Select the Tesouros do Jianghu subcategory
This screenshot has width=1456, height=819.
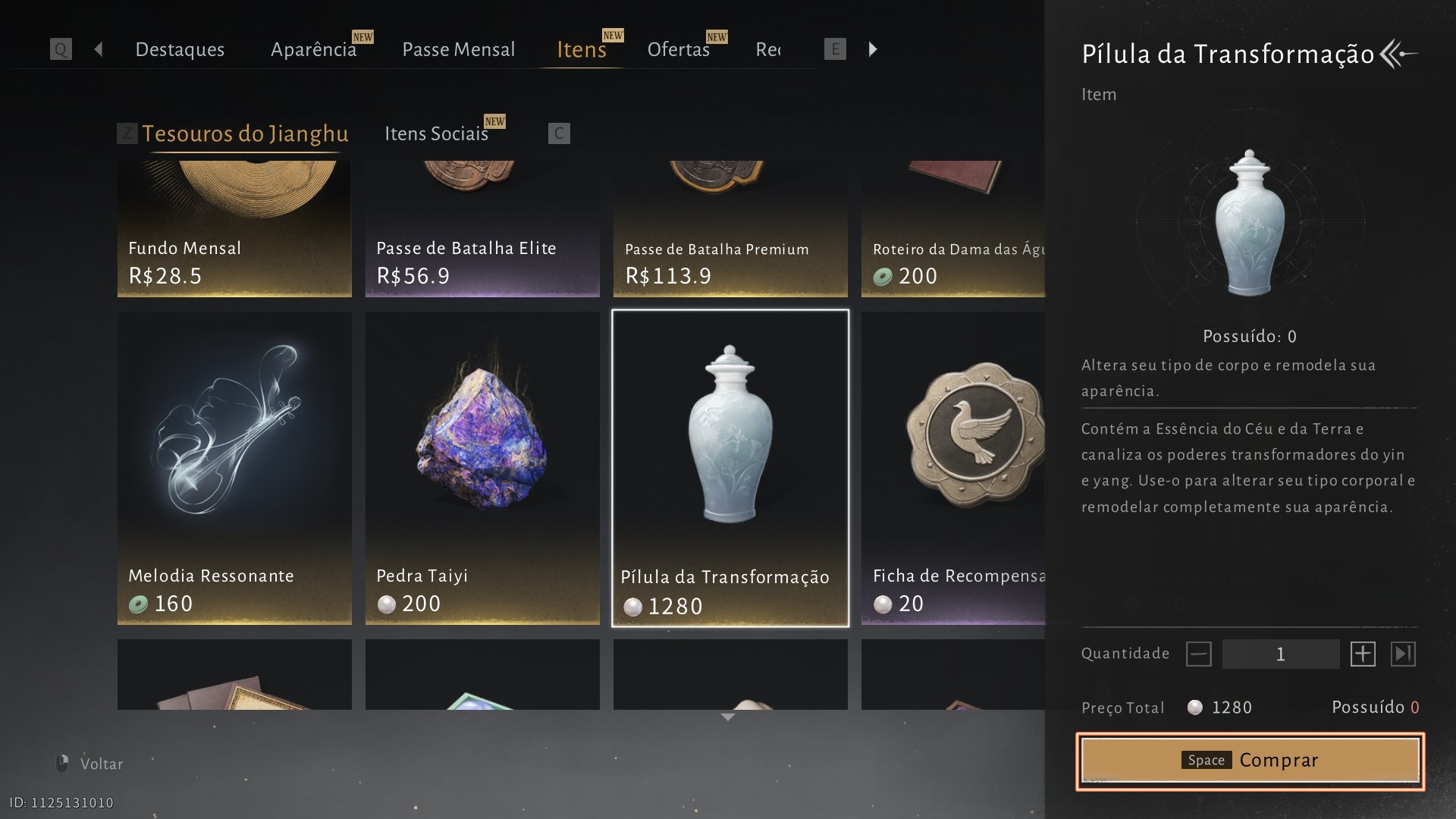pos(245,133)
